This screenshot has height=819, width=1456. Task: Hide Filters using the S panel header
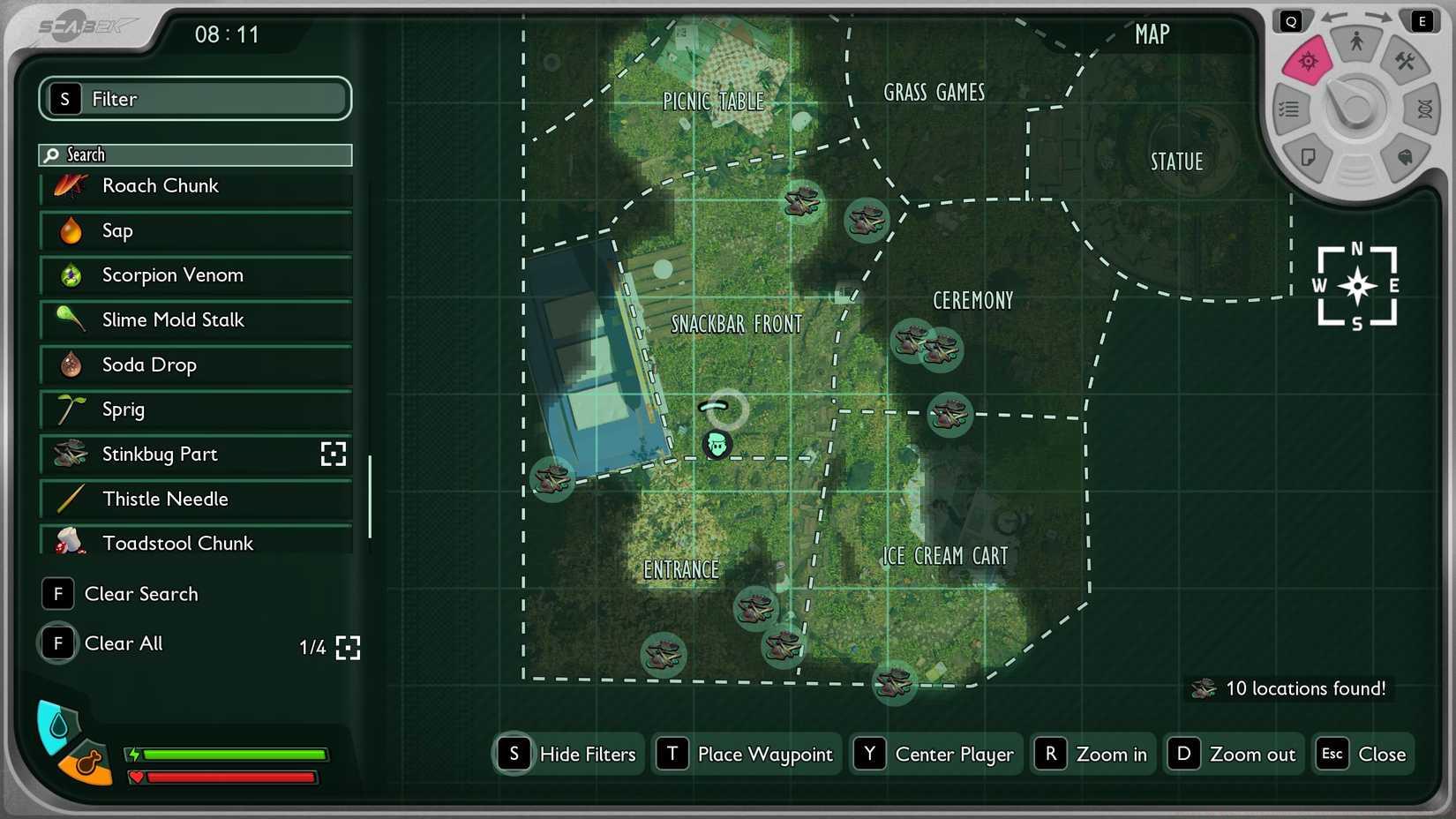pyautogui.click(x=194, y=99)
